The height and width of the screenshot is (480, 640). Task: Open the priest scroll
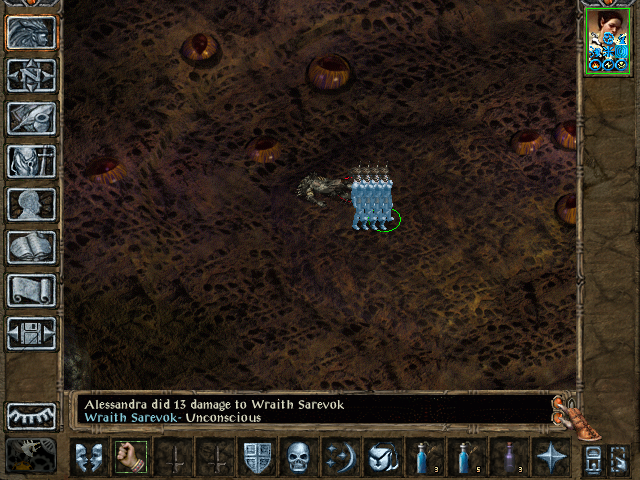pos(31,290)
